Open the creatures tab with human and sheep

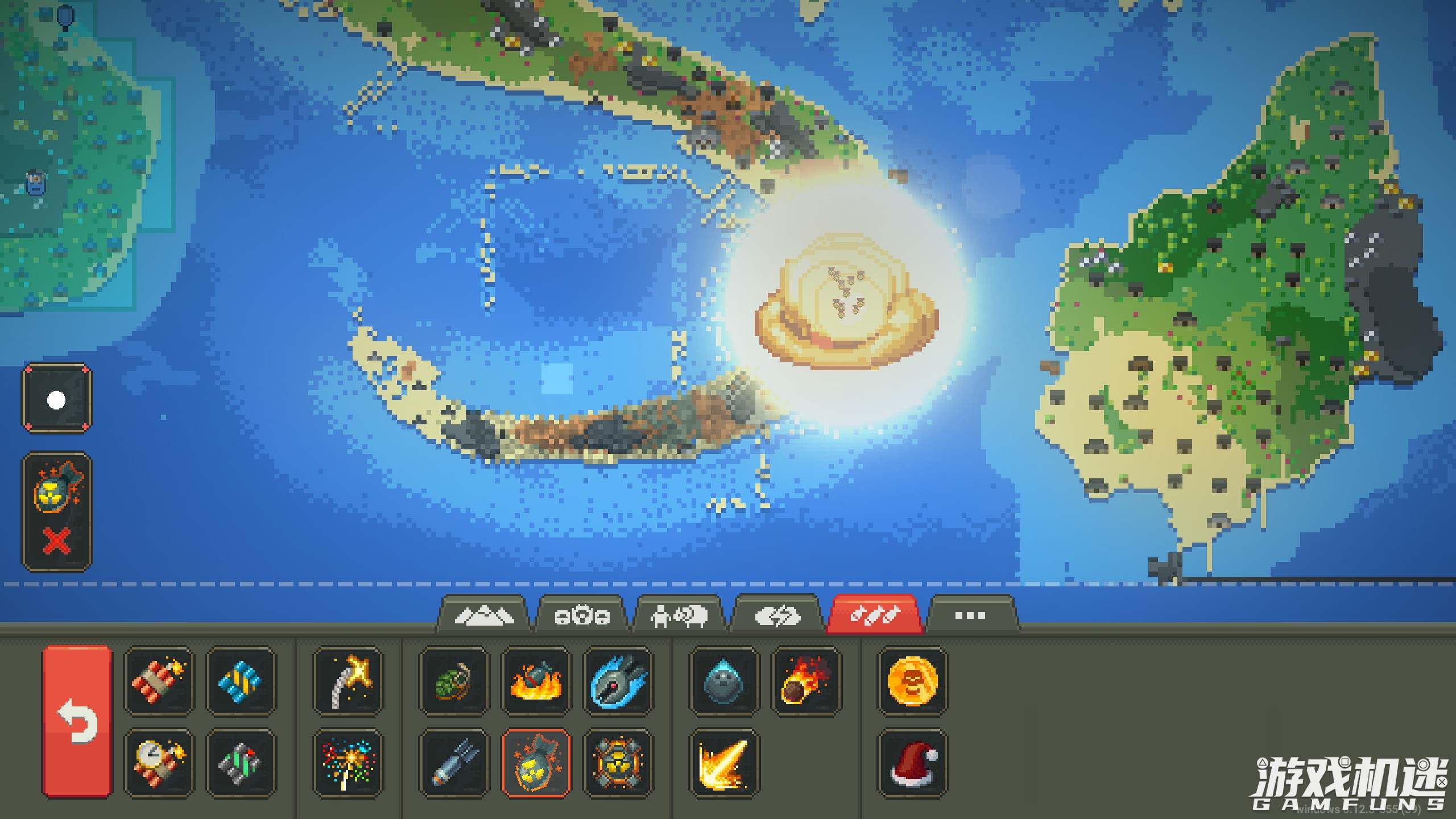(679, 615)
